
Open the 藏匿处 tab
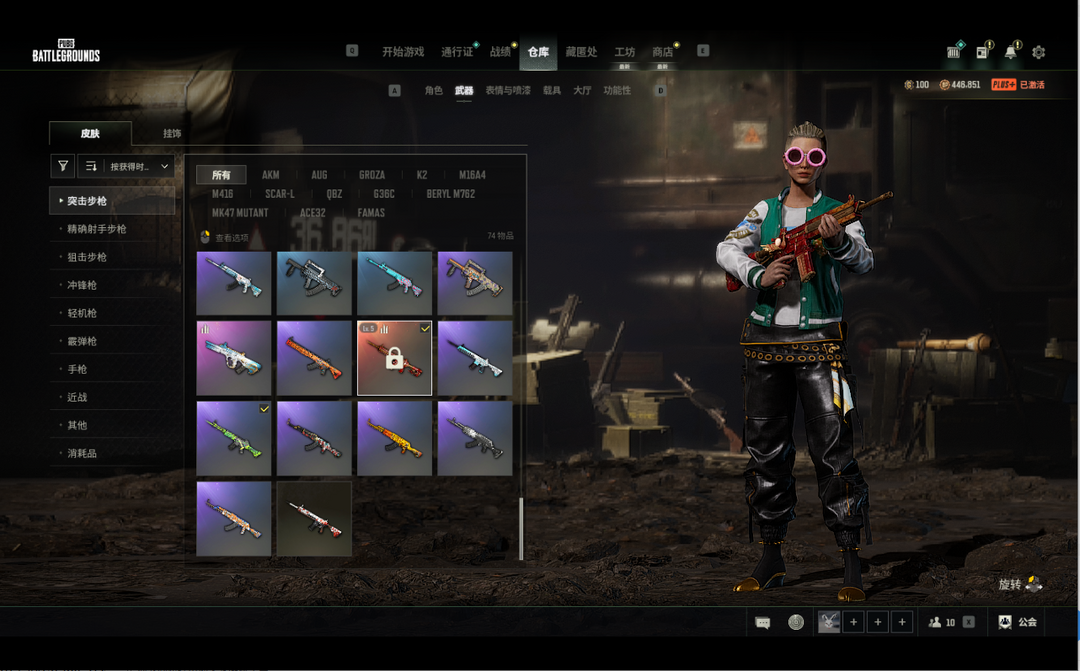tap(581, 52)
